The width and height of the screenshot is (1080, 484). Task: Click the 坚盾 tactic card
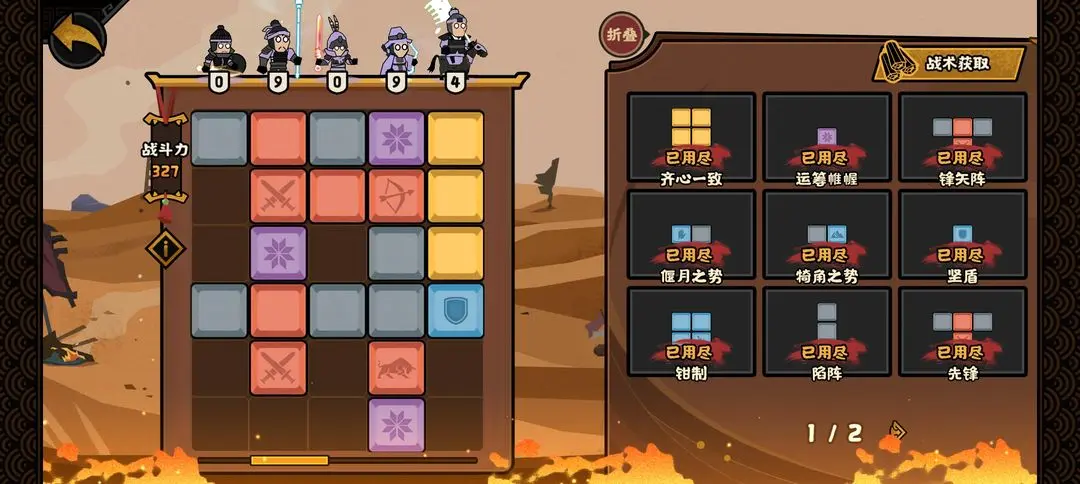click(x=962, y=235)
